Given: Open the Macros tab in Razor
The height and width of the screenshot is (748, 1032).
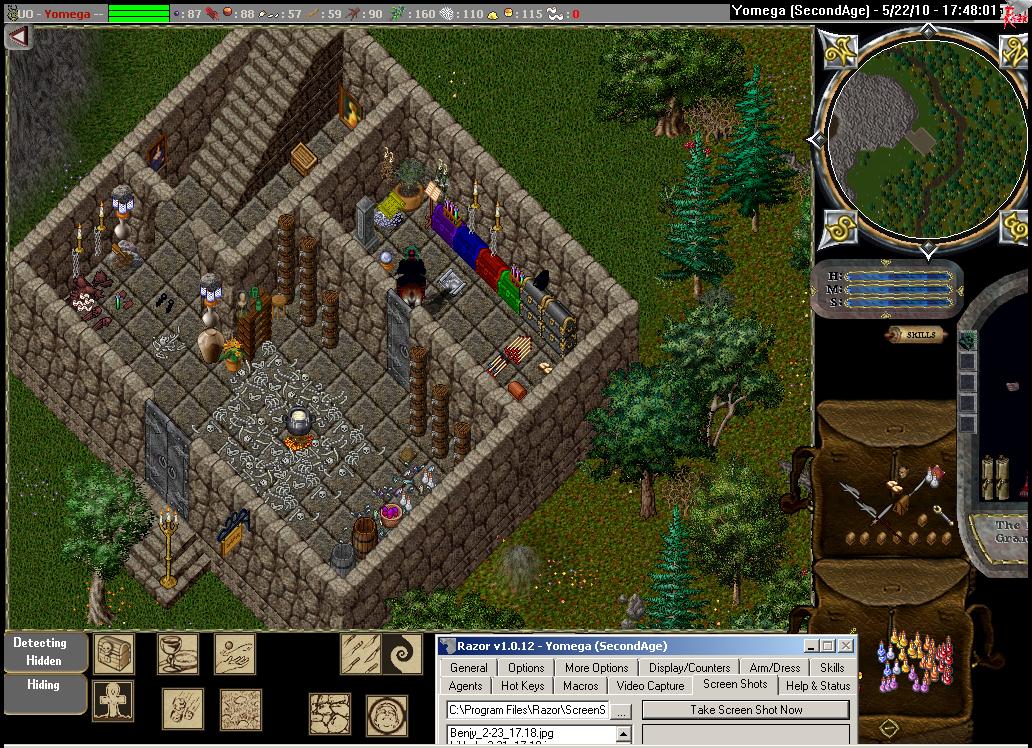Looking at the screenshot, I should coord(580,686).
